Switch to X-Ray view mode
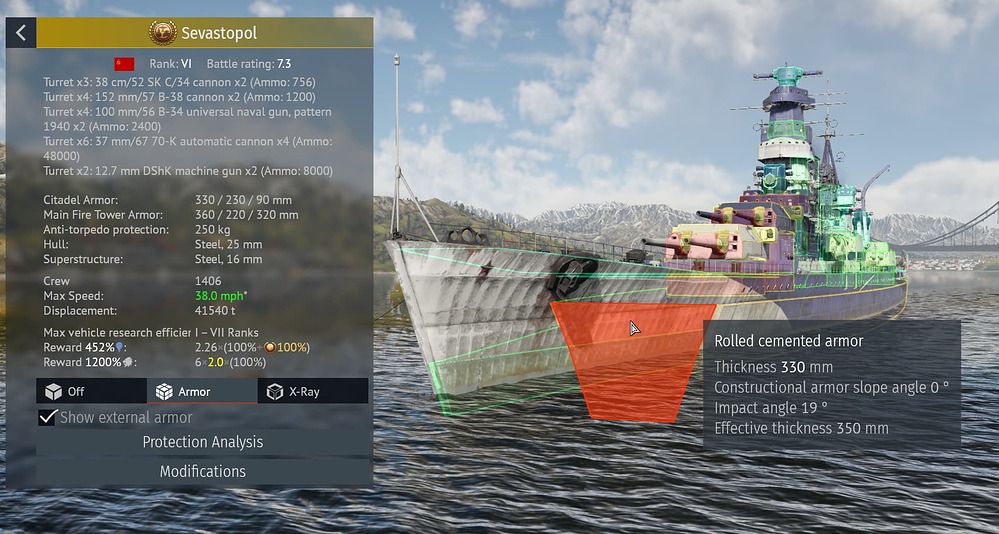Screen dimensions: 999x534 pyautogui.click(x=313, y=391)
